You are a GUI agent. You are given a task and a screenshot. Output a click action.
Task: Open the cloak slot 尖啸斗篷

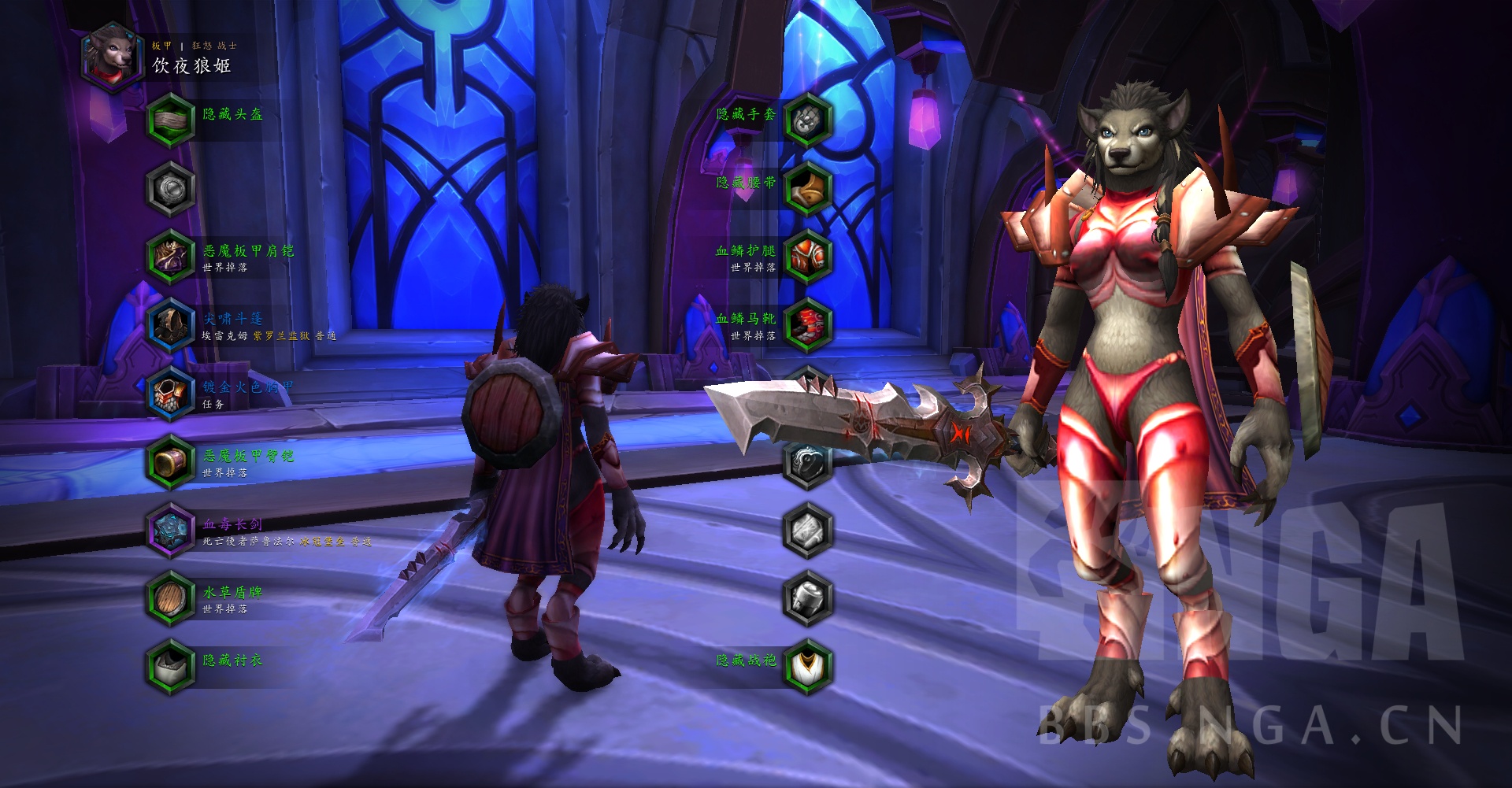click(170, 325)
